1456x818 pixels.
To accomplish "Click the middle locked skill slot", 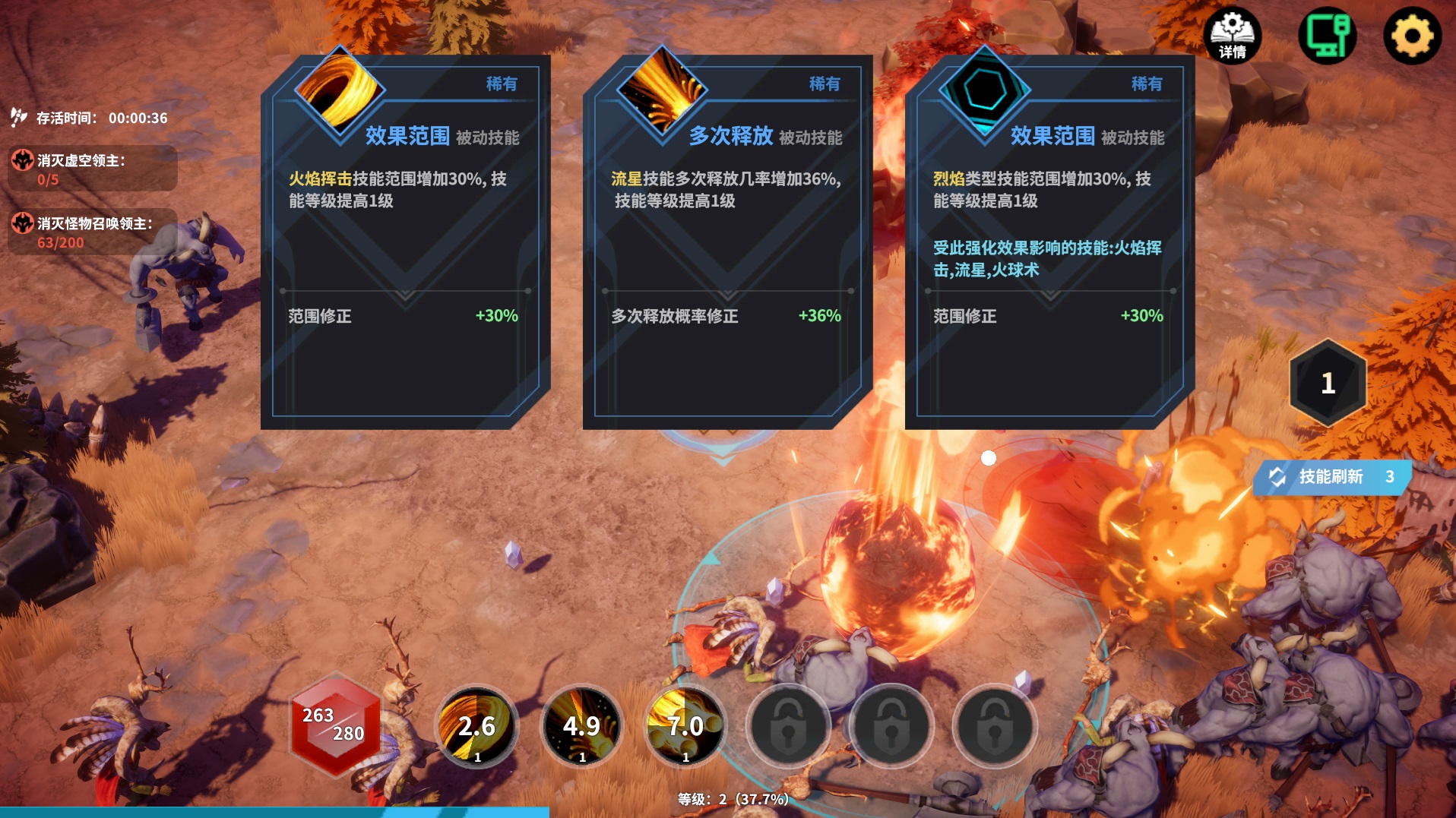I will (892, 726).
